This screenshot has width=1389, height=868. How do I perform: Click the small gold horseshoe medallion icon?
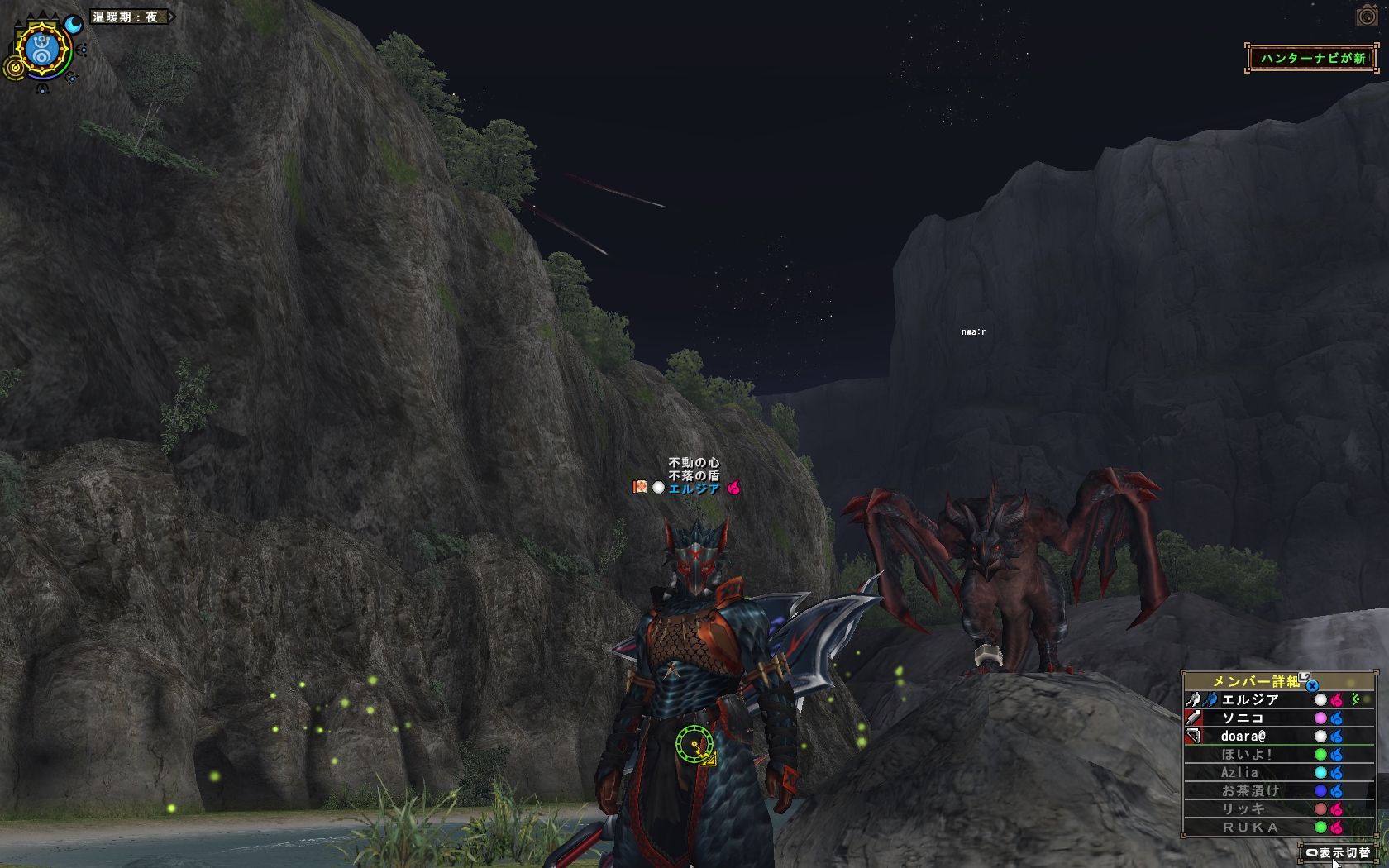click(14, 68)
